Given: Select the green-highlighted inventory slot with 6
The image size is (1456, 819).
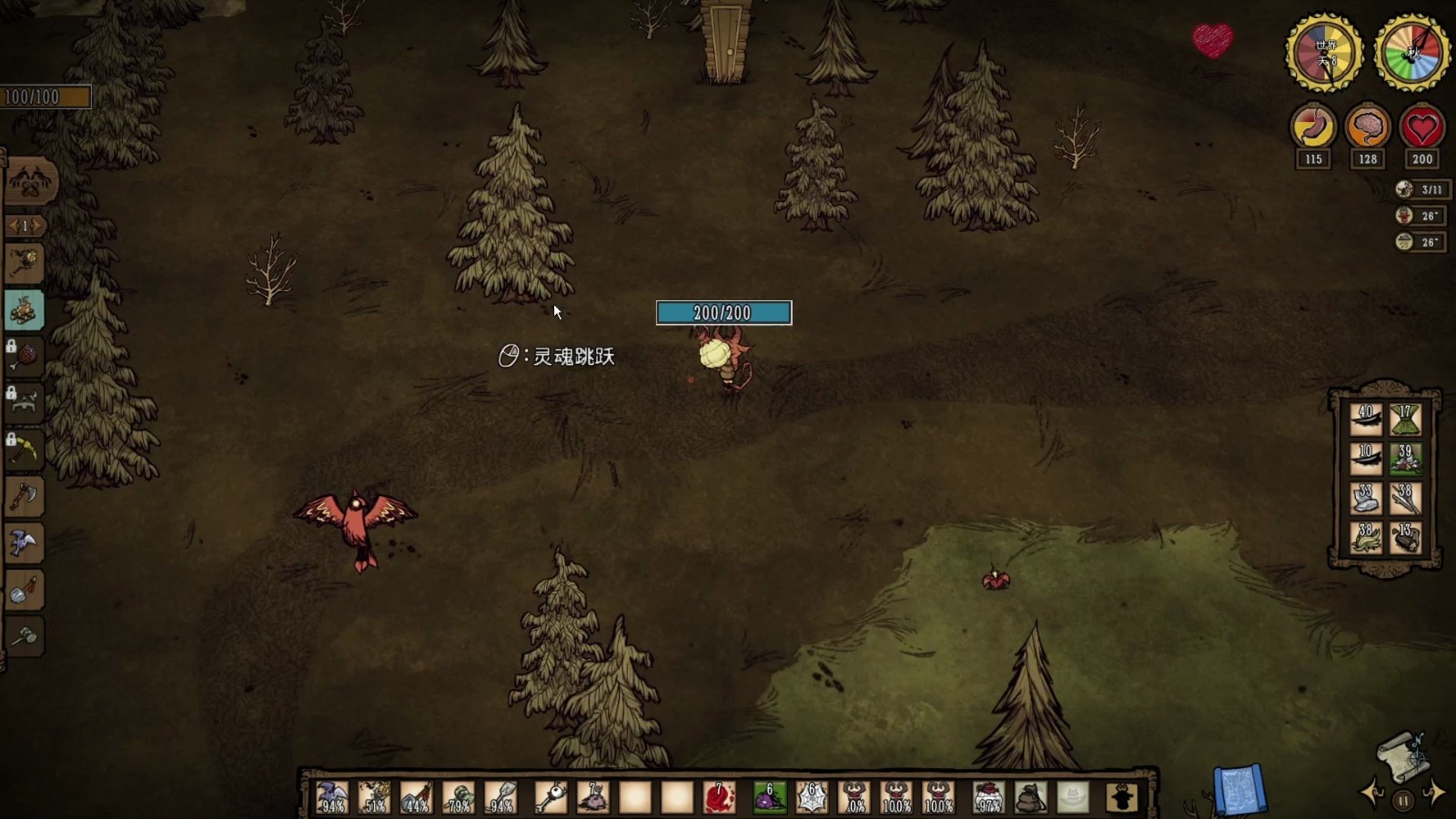Looking at the screenshot, I should click(769, 797).
